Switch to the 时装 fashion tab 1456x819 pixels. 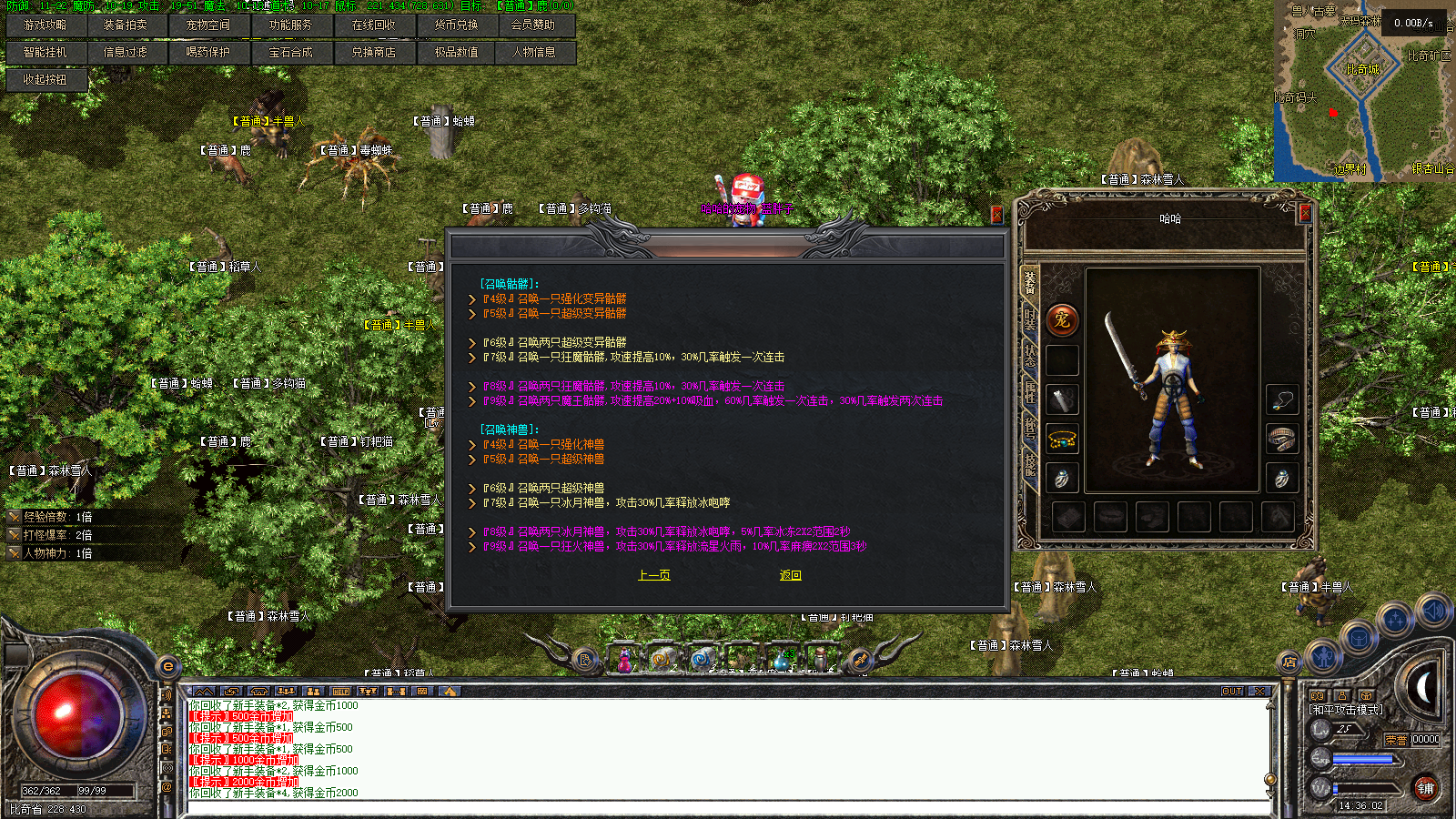point(1030,318)
